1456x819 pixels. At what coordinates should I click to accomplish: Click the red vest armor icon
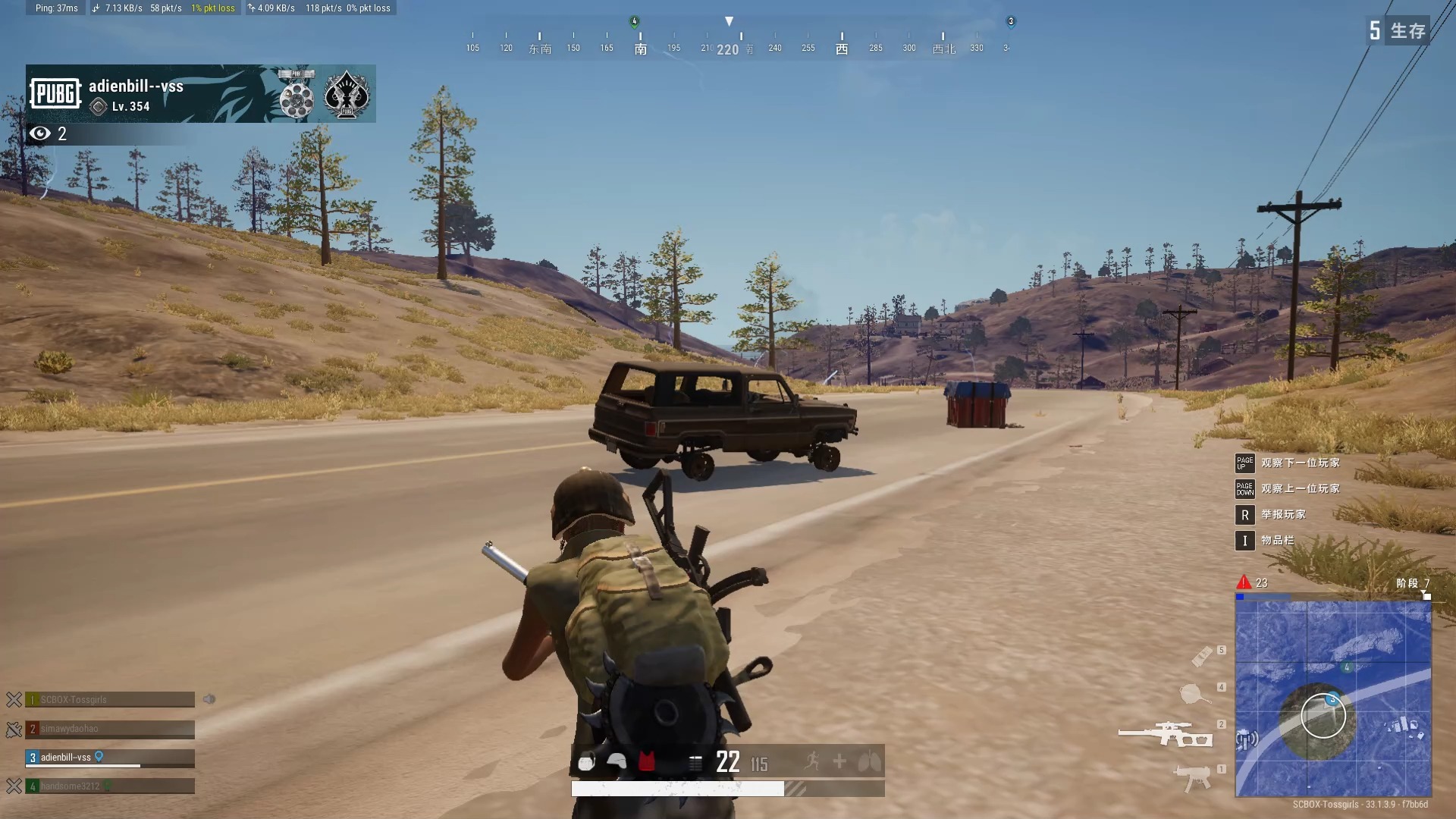click(x=646, y=761)
